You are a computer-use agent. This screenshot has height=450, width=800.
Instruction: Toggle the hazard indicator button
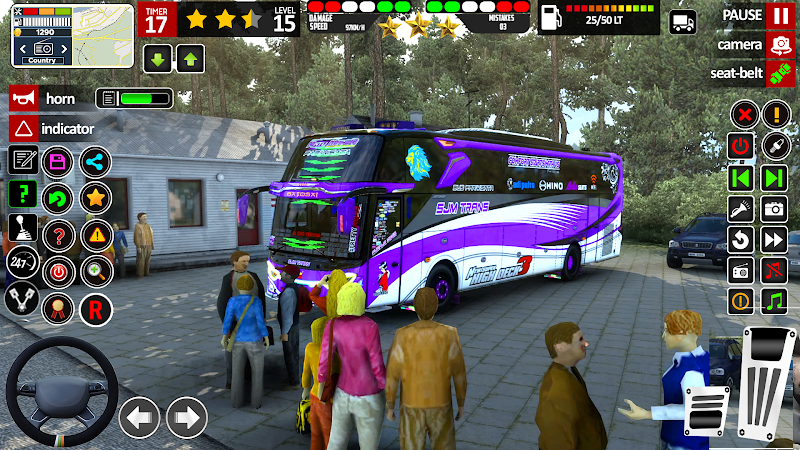click(24, 129)
